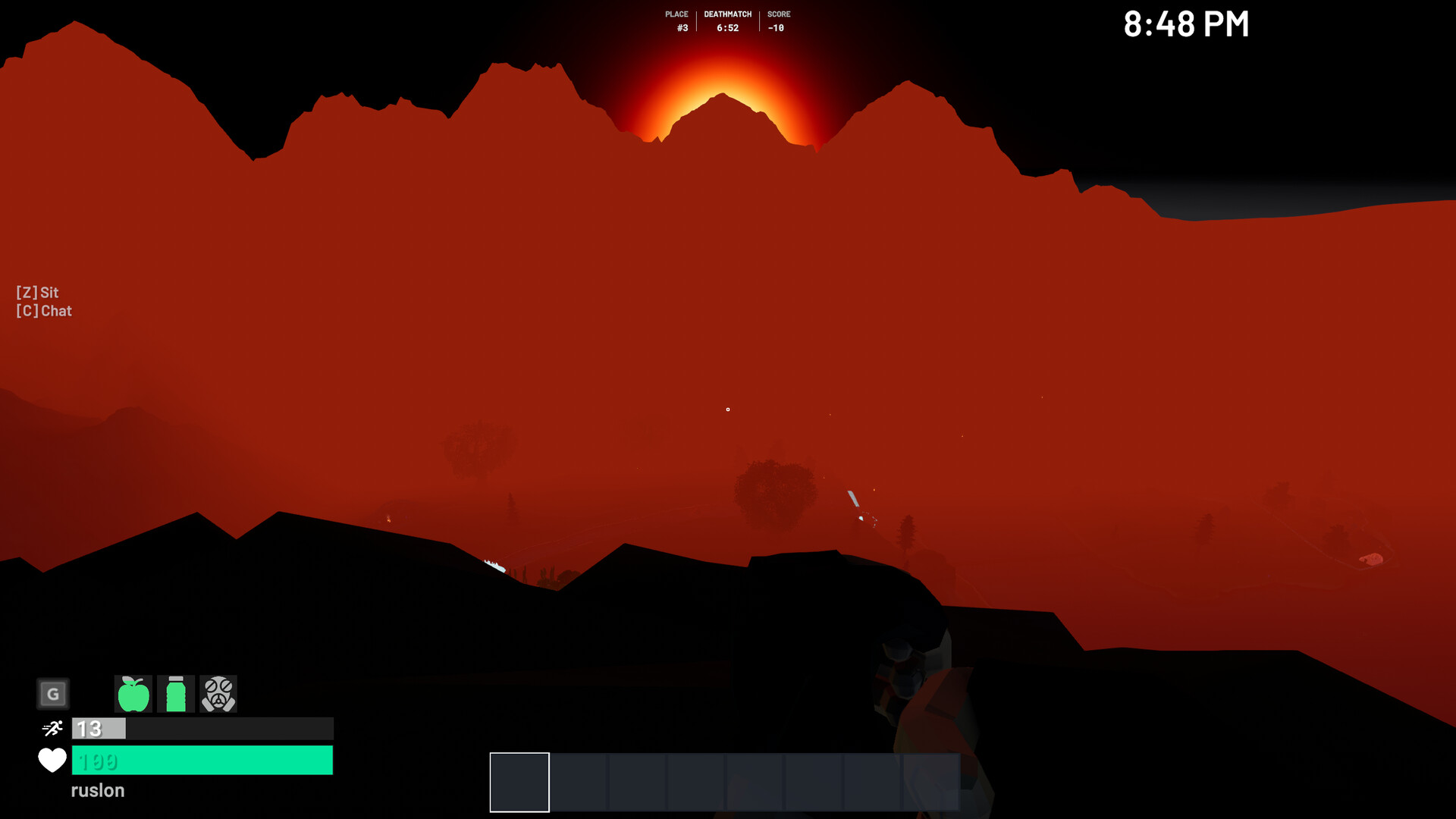Viewport: 1456px width, 819px height.
Task: Click the water bottle hydration icon
Action: pyautogui.click(x=176, y=693)
